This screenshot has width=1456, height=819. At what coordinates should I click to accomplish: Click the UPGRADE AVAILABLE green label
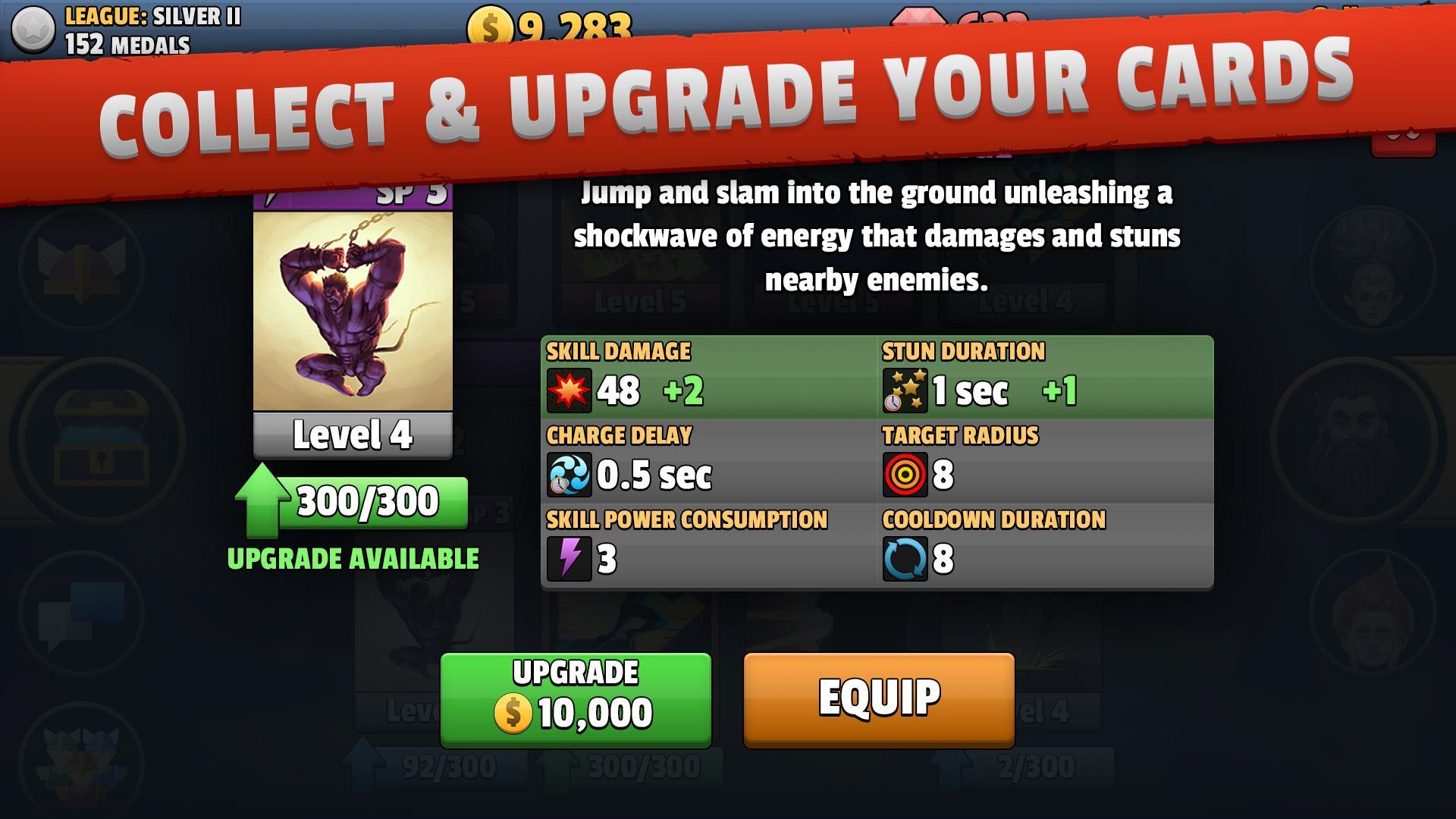click(x=353, y=560)
